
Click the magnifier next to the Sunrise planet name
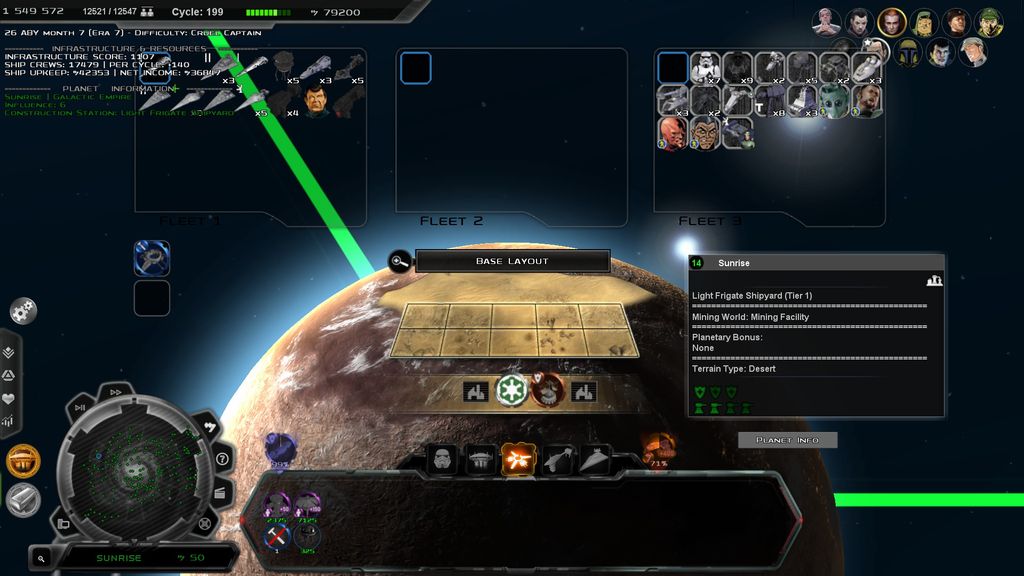(x=41, y=558)
